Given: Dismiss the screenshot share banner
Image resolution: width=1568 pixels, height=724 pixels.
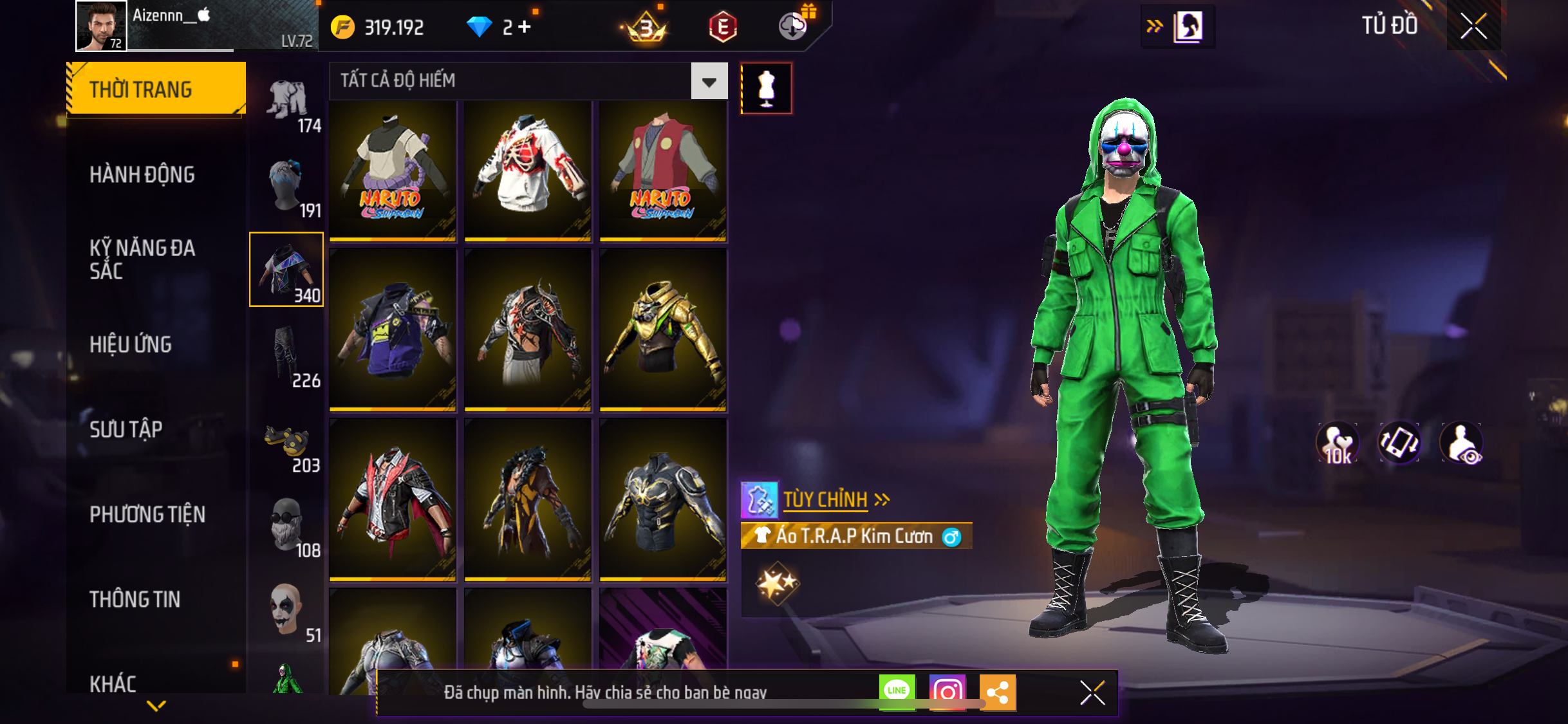Looking at the screenshot, I should tap(1092, 692).
